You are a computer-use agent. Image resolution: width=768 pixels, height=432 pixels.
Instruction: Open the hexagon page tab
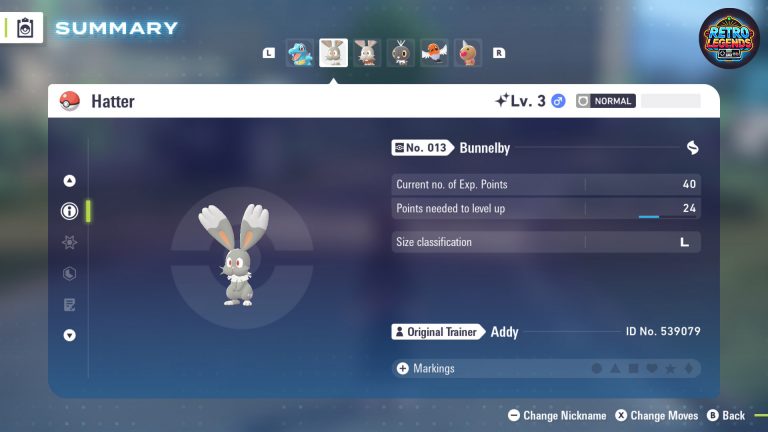point(69,273)
